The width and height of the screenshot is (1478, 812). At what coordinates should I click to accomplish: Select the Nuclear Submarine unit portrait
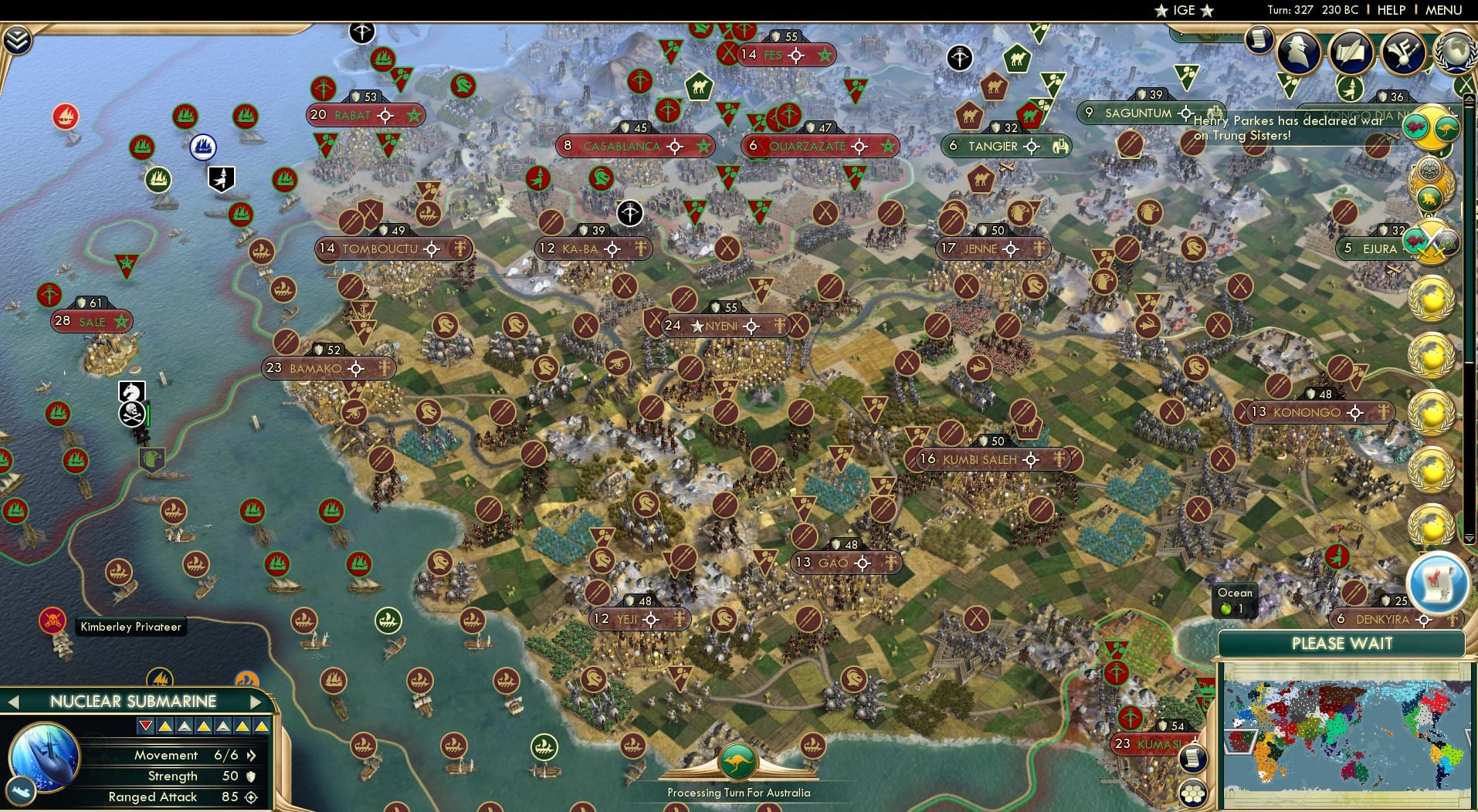[43, 755]
